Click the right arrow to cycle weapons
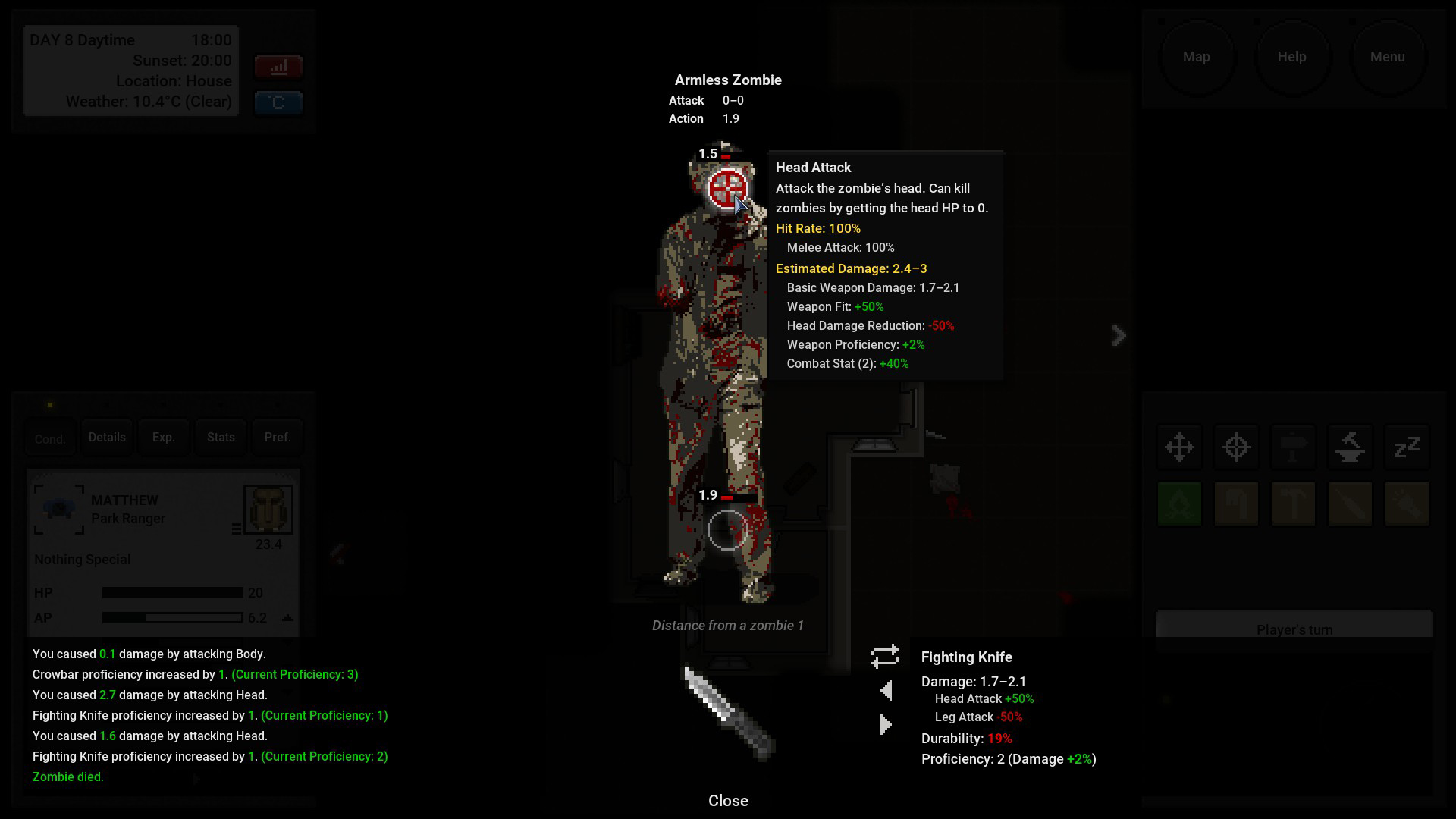 point(885,724)
